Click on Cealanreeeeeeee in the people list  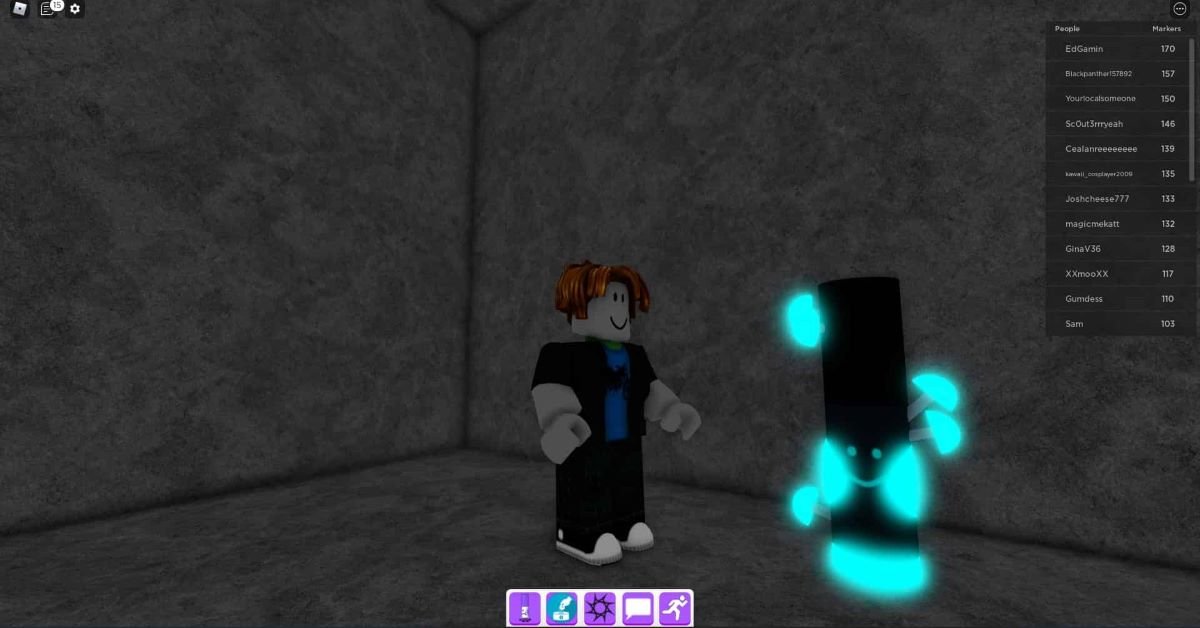click(x=1101, y=149)
